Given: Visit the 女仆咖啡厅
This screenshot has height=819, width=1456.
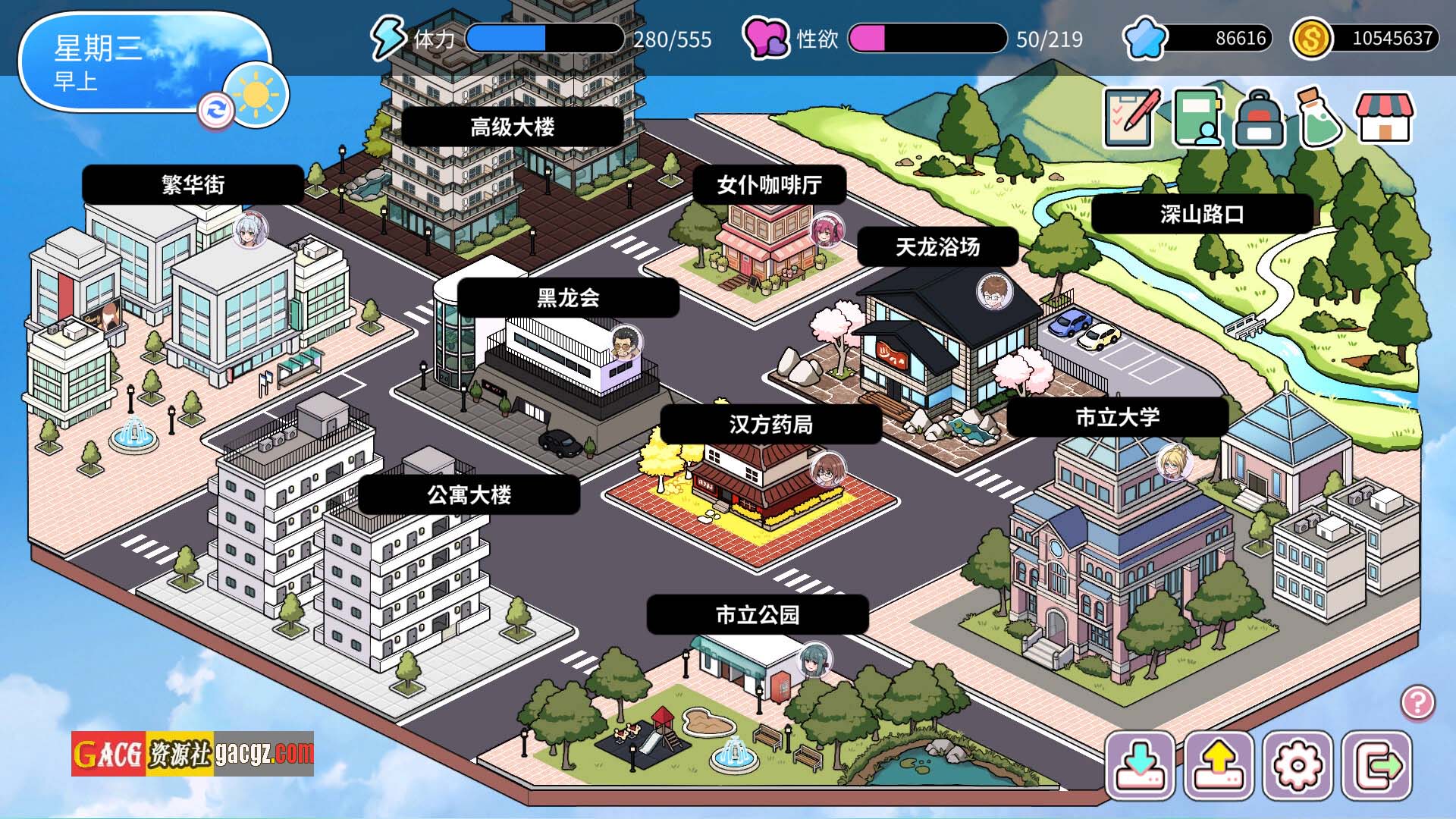Looking at the screenshot, I should 769,184.
